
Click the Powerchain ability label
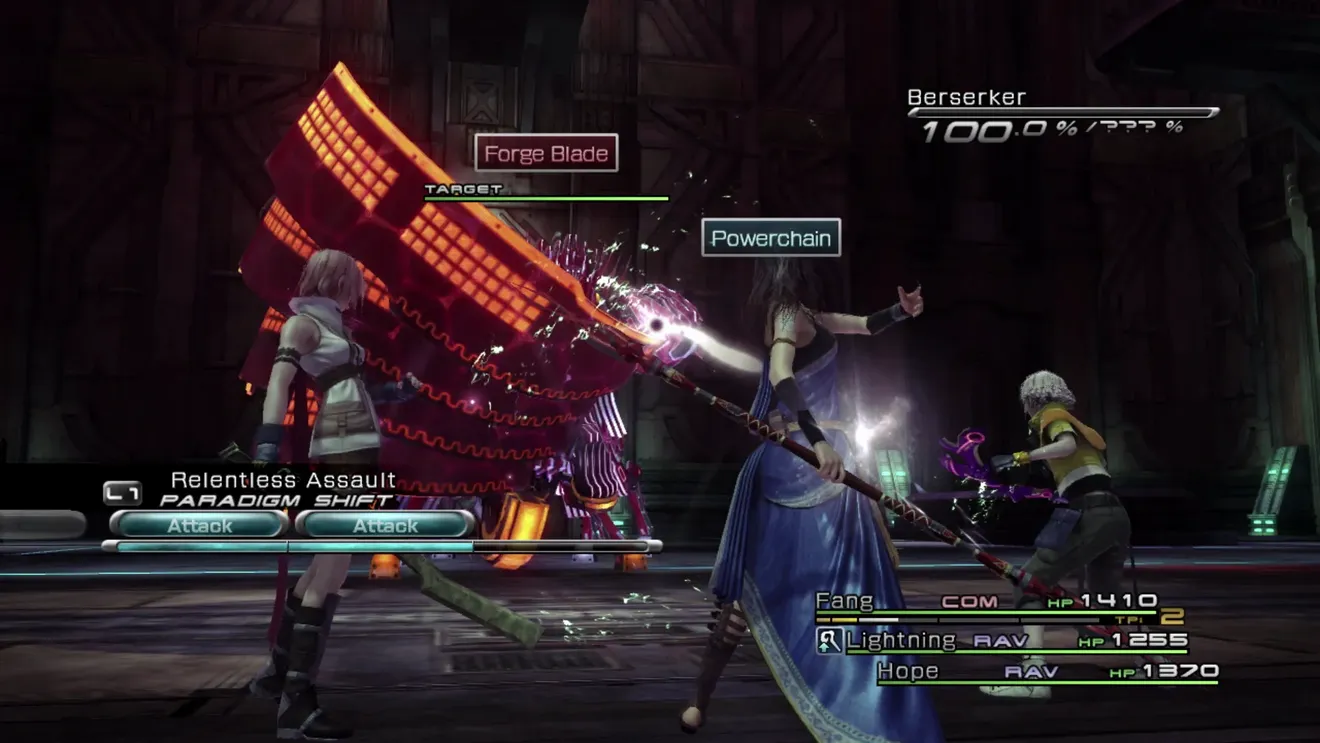tap(770, 239)
